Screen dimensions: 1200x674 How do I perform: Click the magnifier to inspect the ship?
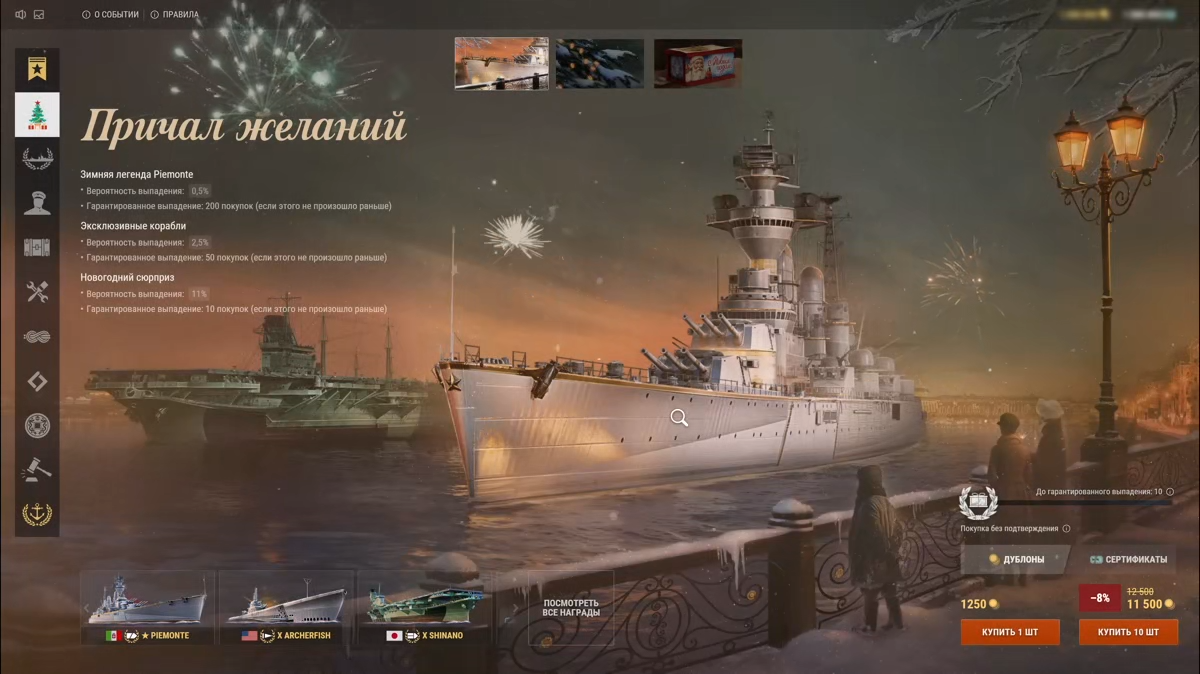679,418
